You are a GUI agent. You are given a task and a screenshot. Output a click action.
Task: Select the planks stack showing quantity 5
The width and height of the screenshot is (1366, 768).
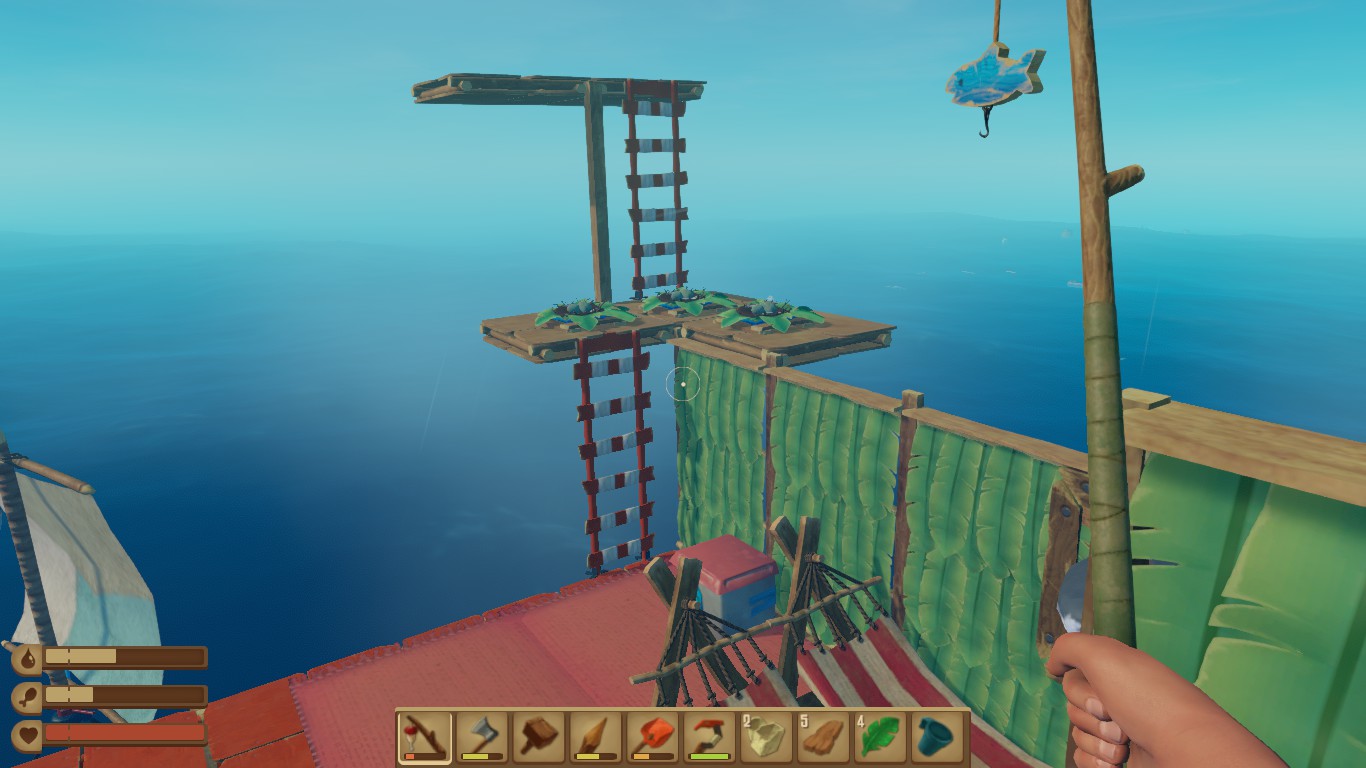(x=822, y=737)
